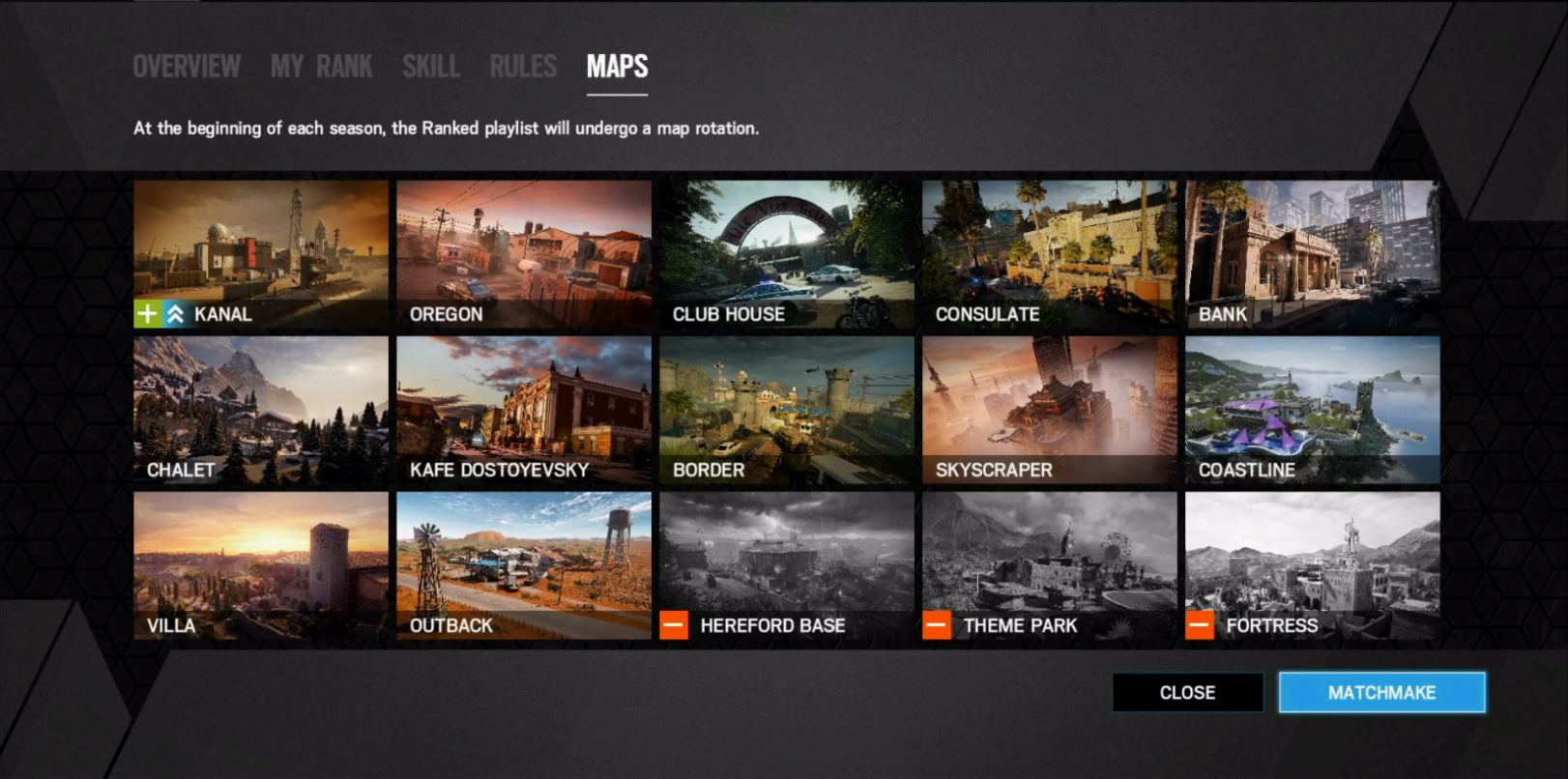Close the ranked info panel
The image size is (1568, 779).
[1187, 692]
